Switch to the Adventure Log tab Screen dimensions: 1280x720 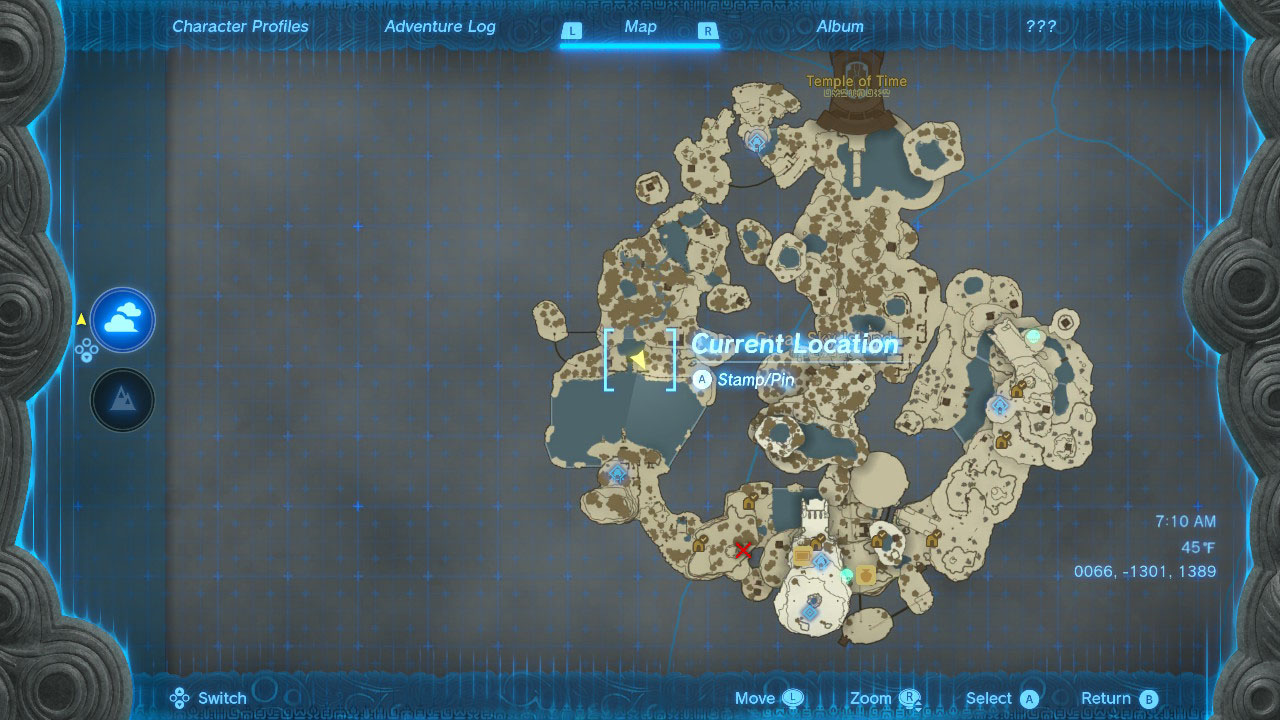pos(440,26)
